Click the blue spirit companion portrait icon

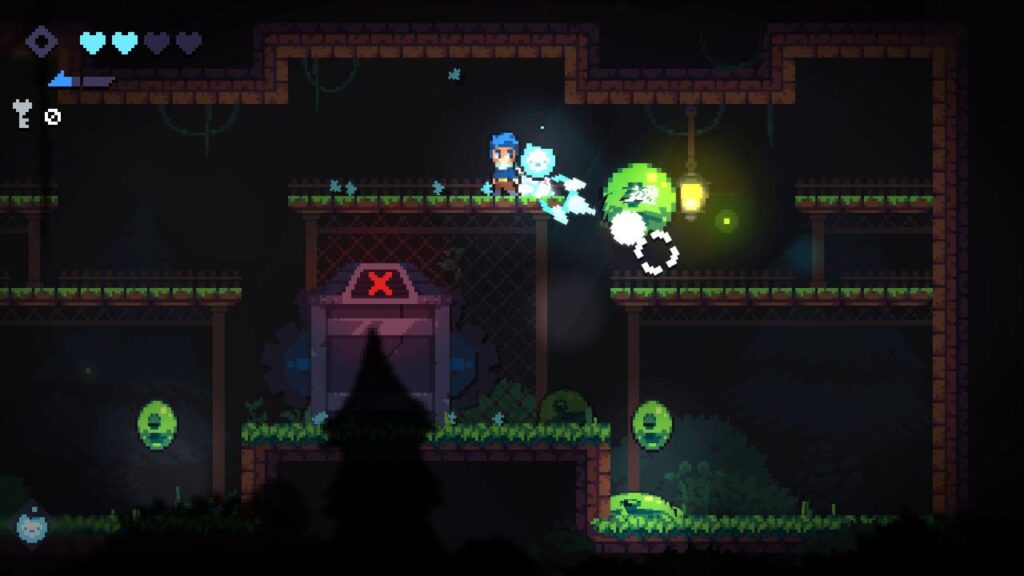pyautogui.click(x=31, y=524)
